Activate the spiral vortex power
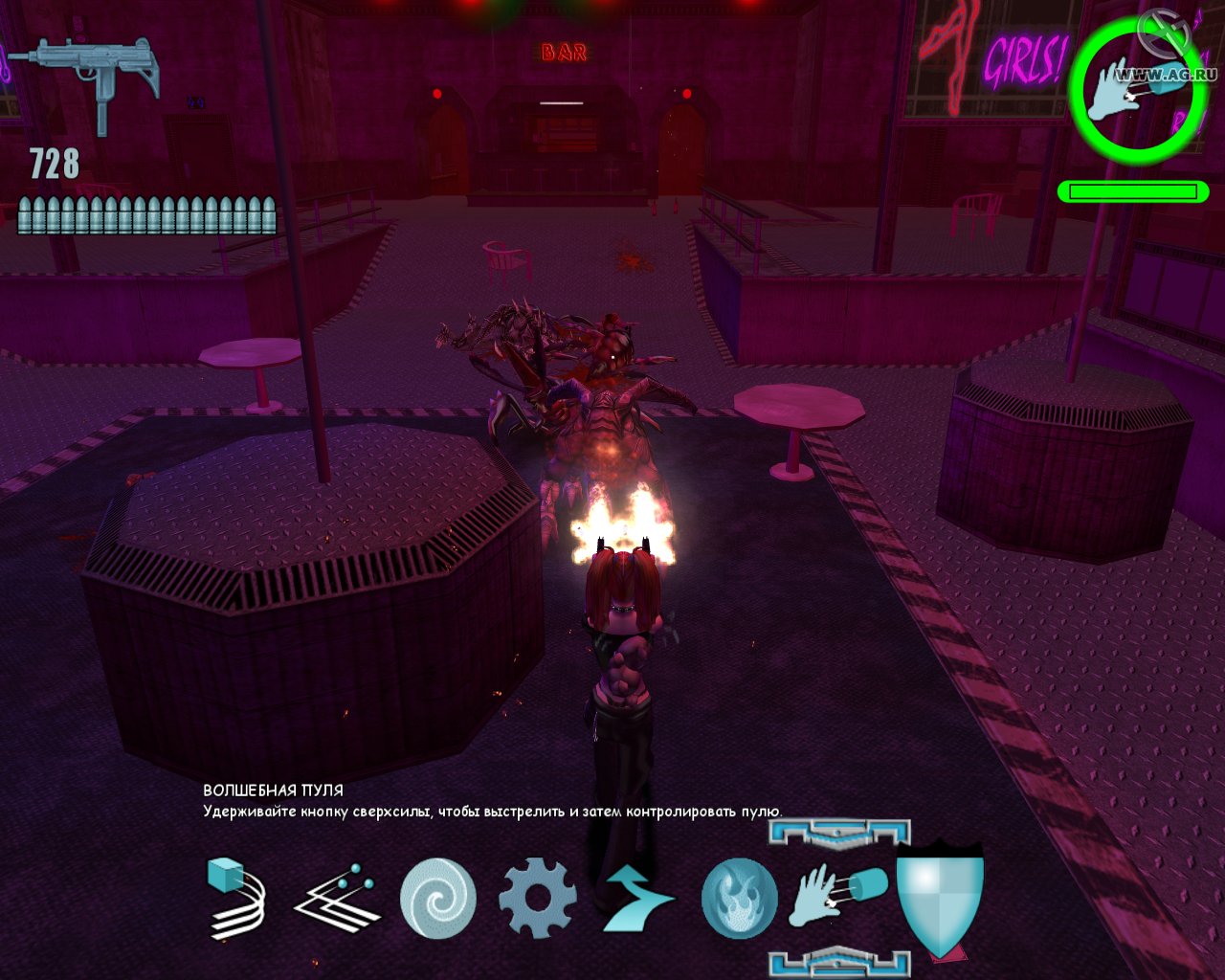Screen dimensions: 1225x980 [x=437, y=898]
